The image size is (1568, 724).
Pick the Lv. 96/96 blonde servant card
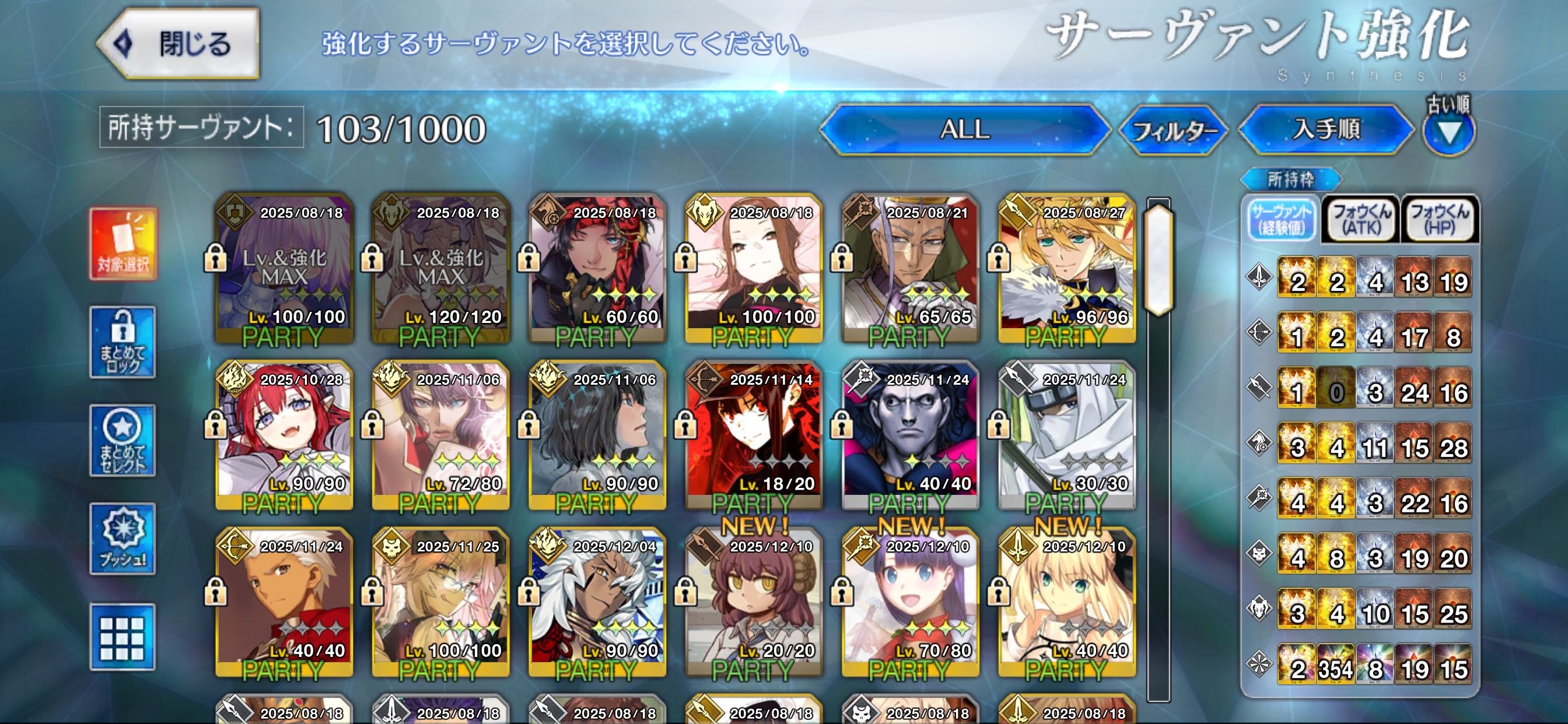pos(1067,269)
